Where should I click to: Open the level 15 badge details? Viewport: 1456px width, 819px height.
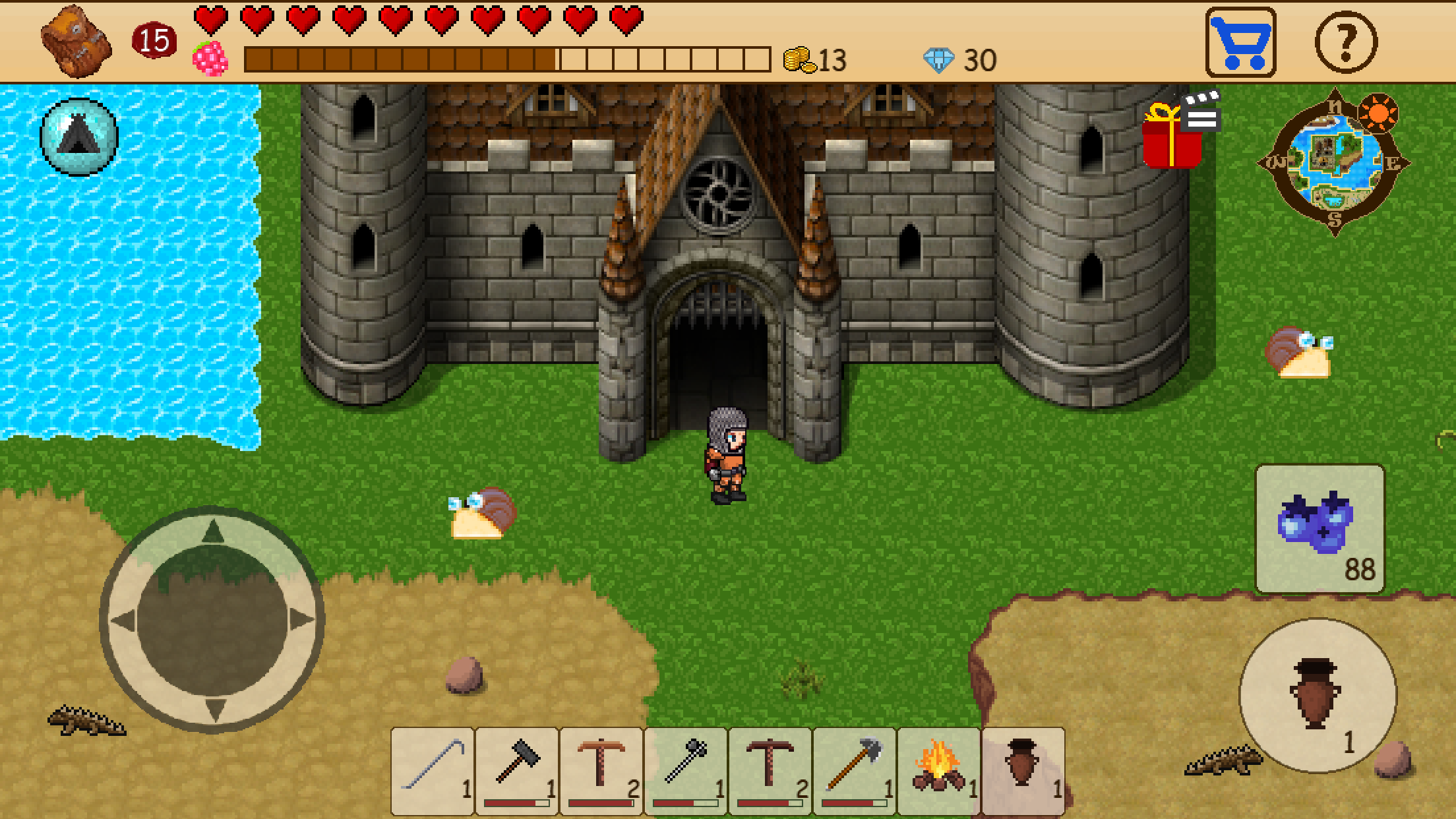152,41
